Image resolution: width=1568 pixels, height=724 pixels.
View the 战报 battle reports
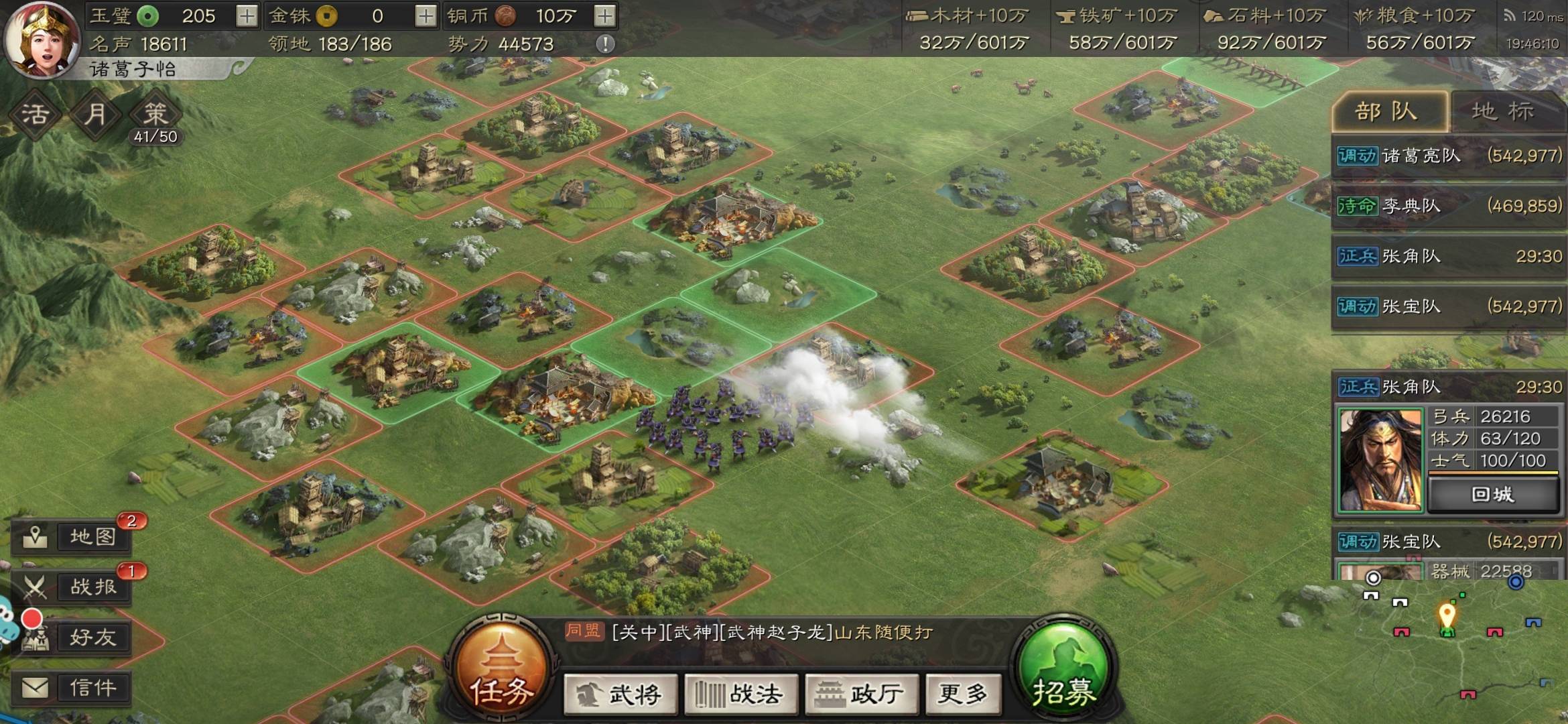coord(72,587)
